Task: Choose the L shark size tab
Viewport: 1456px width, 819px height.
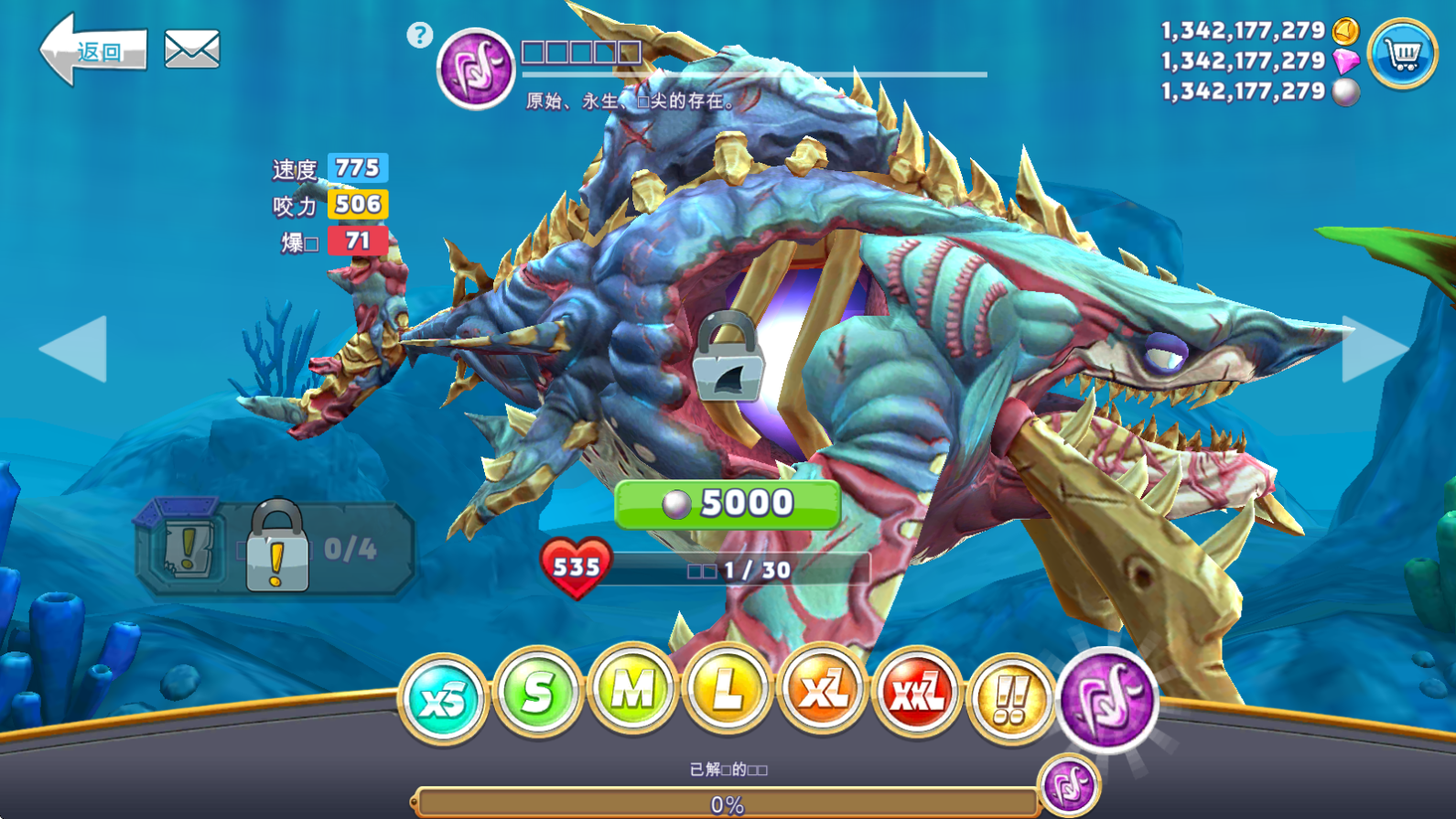Action: click(x=727, y=691)
